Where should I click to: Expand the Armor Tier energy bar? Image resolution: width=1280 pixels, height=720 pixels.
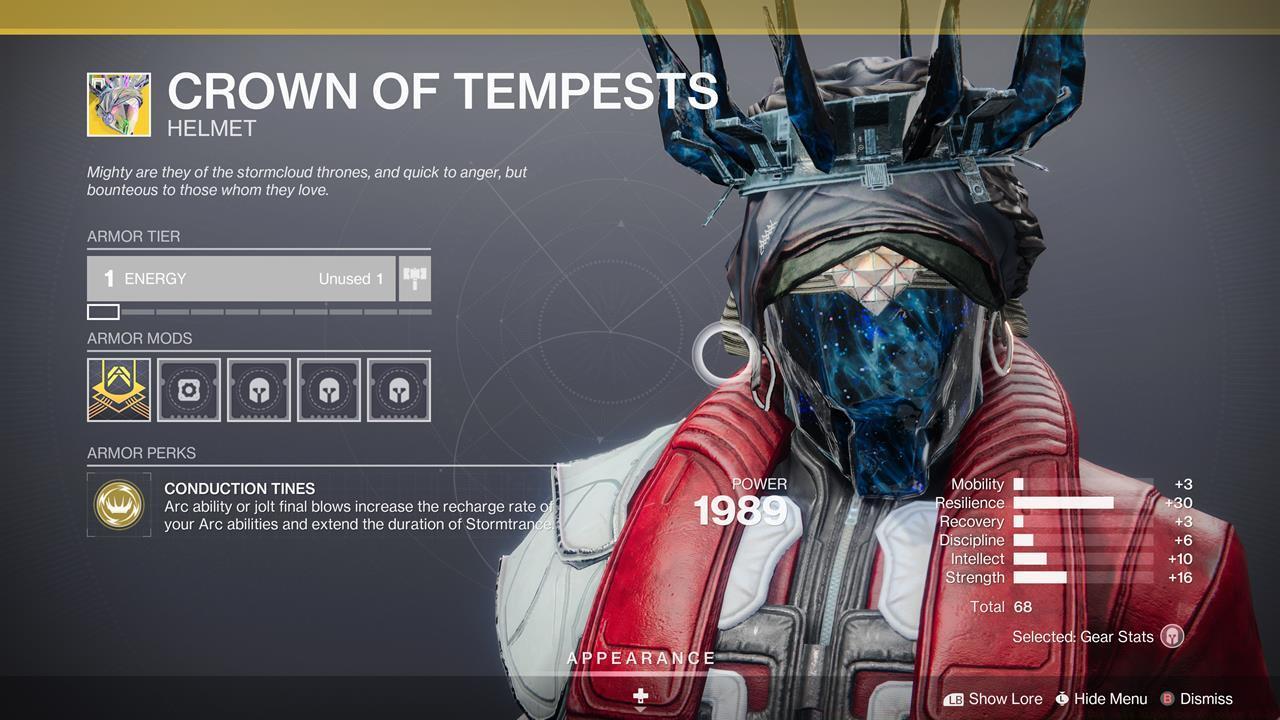pos(240,279)
